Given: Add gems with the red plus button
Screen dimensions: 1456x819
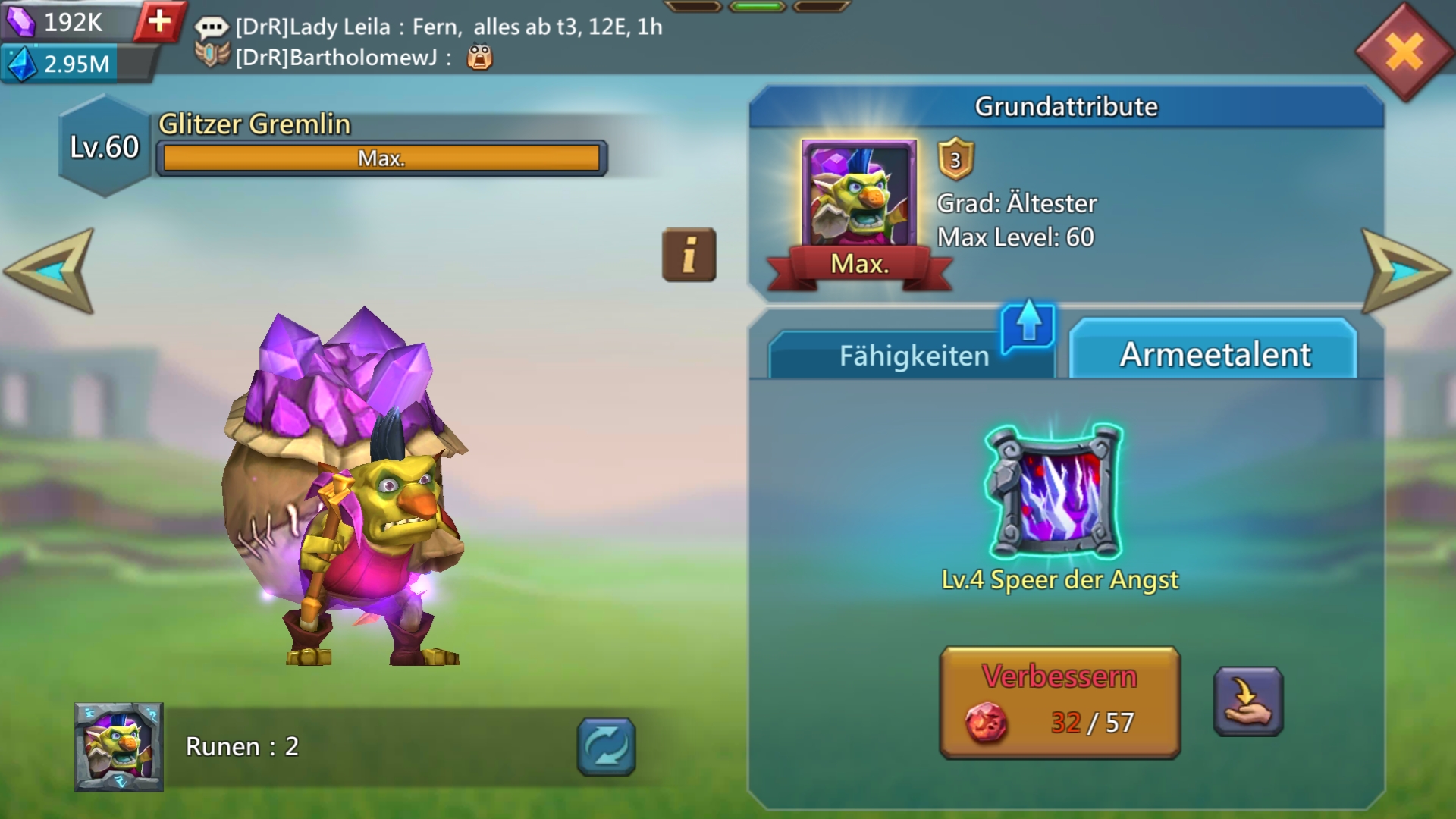Looking at the screenshot, I should tap(159, 21).
